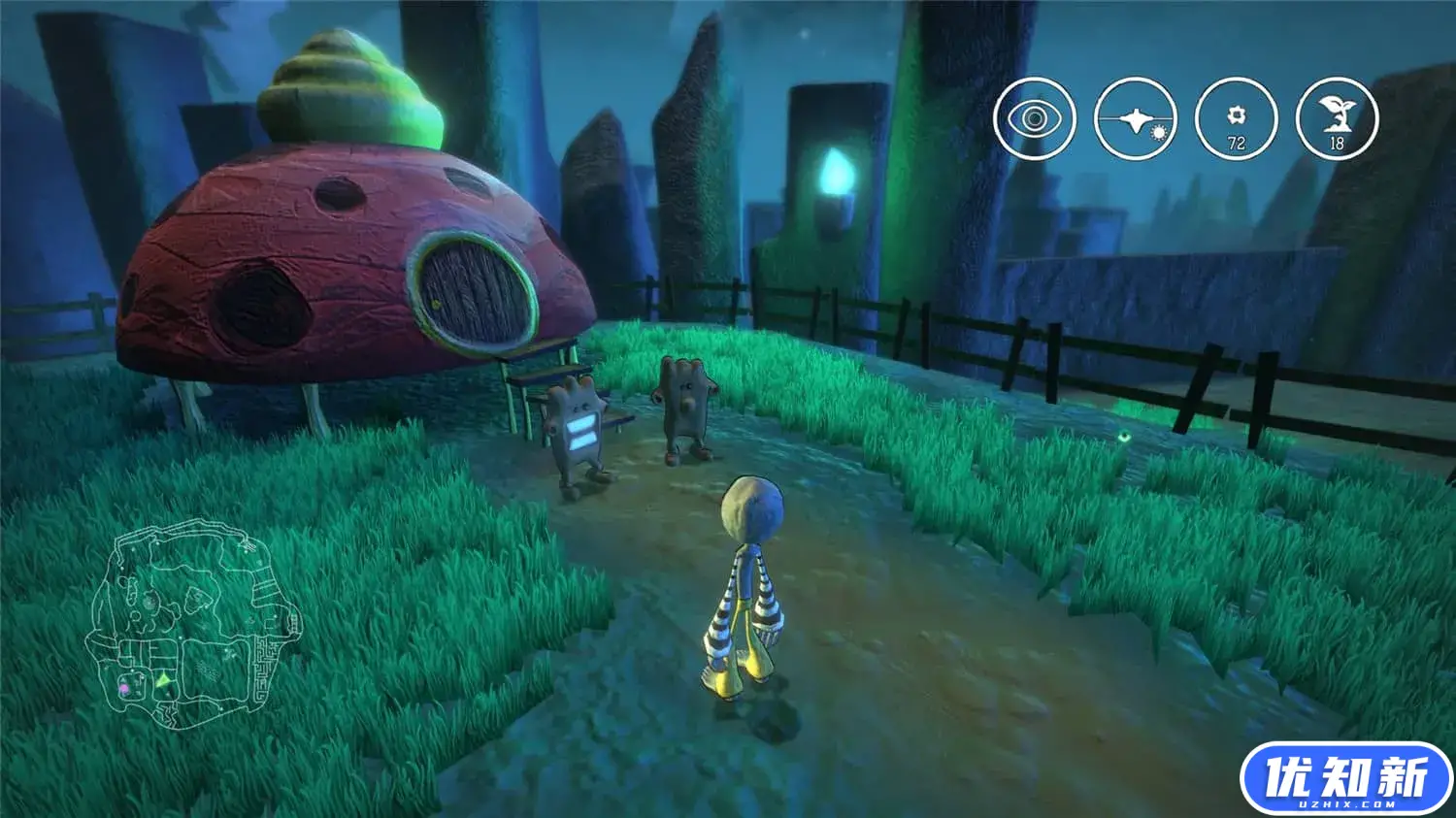Open the seedling icon showing 18
Image resolution: width=1456 pixels, height=818 pixels.
tap(1337, 119)
